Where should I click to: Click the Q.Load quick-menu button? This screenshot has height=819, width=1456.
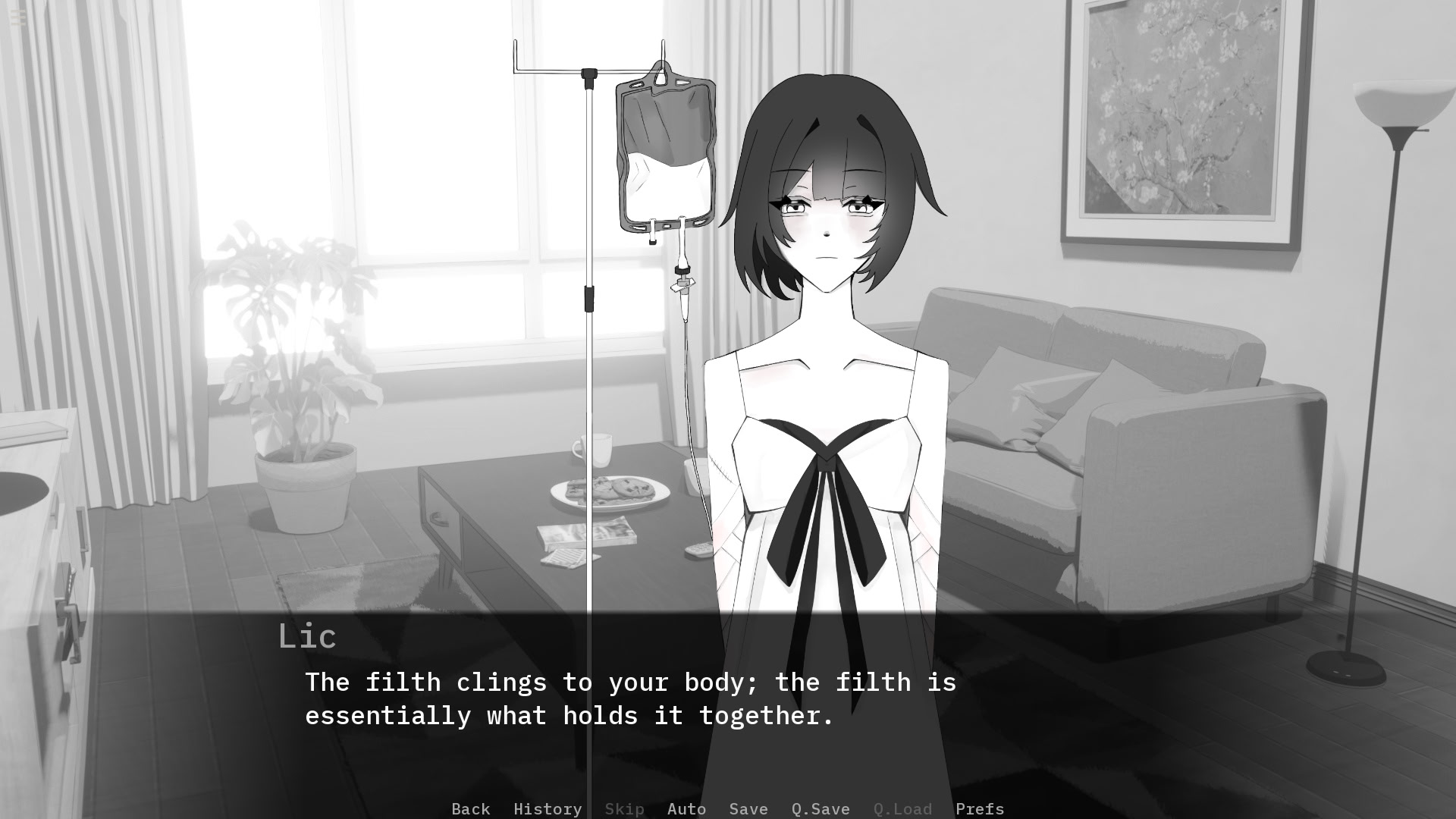[902, 808]
